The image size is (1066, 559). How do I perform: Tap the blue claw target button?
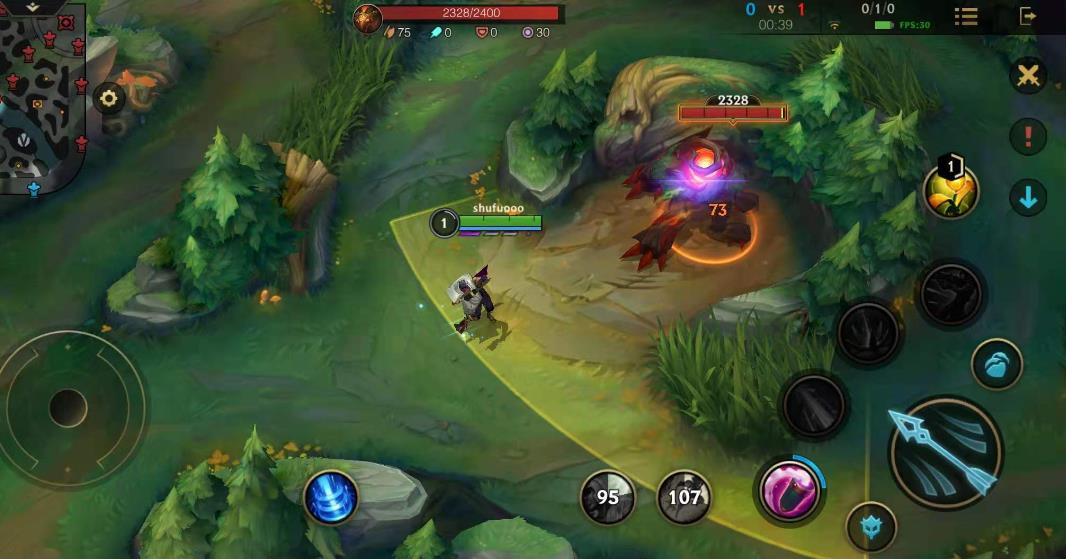tap(996, 364)
